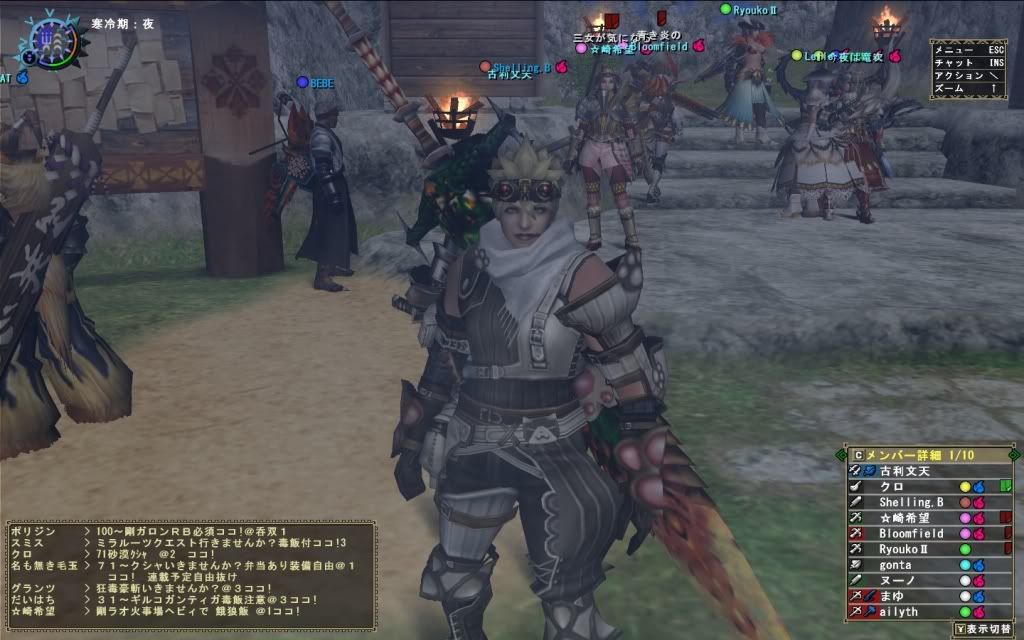Viewport: 1024px width, 640px height.
Task: Click the chat log window
Action: (x=190, y=572)
